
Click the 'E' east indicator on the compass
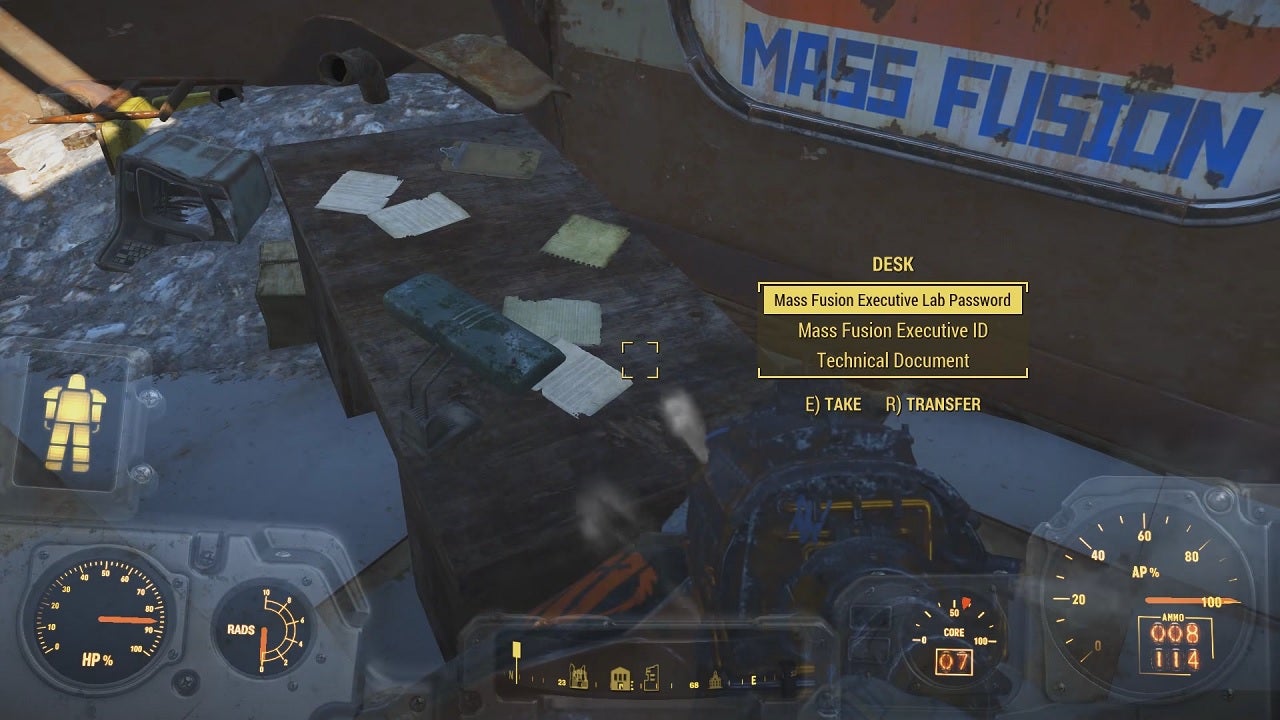pos(753,680)
